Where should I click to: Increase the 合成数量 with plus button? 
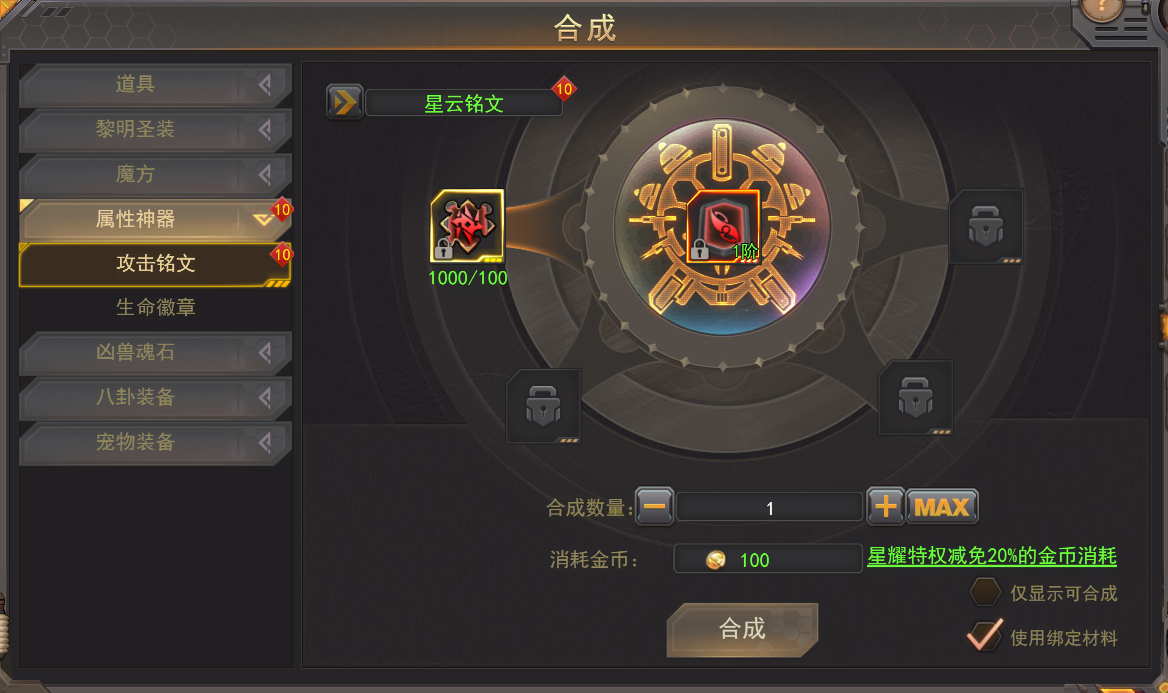(x=885, y=507)
